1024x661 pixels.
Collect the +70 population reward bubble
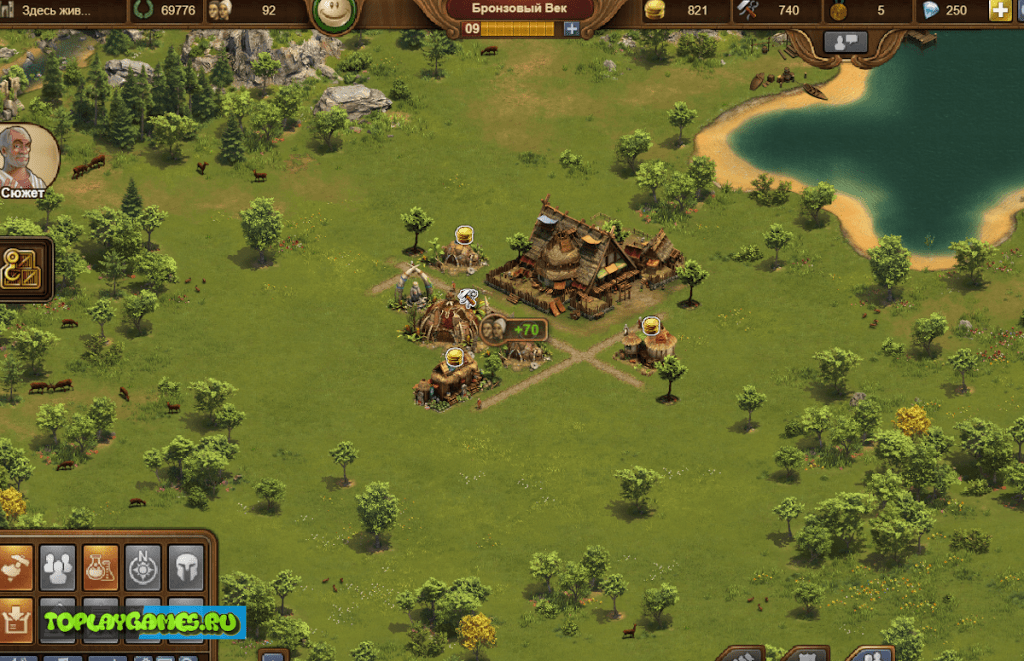point(514,329)
